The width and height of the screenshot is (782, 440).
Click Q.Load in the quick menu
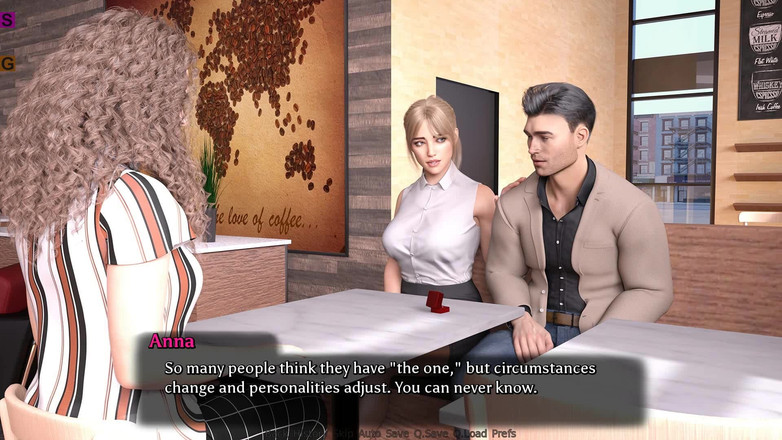click(x=470, y=433)
